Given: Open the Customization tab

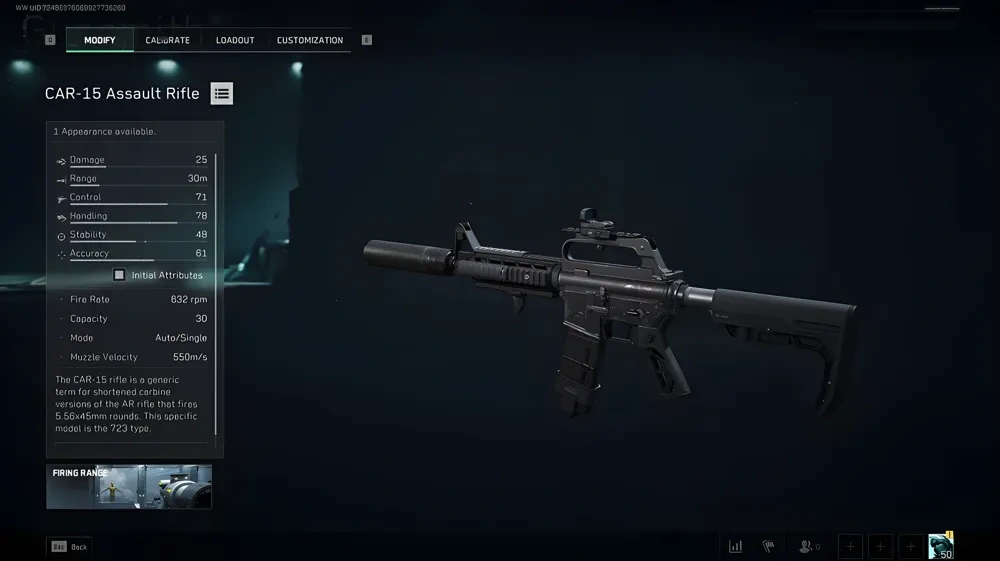Looking at the screenshot, I should click(x=310, y=40).
